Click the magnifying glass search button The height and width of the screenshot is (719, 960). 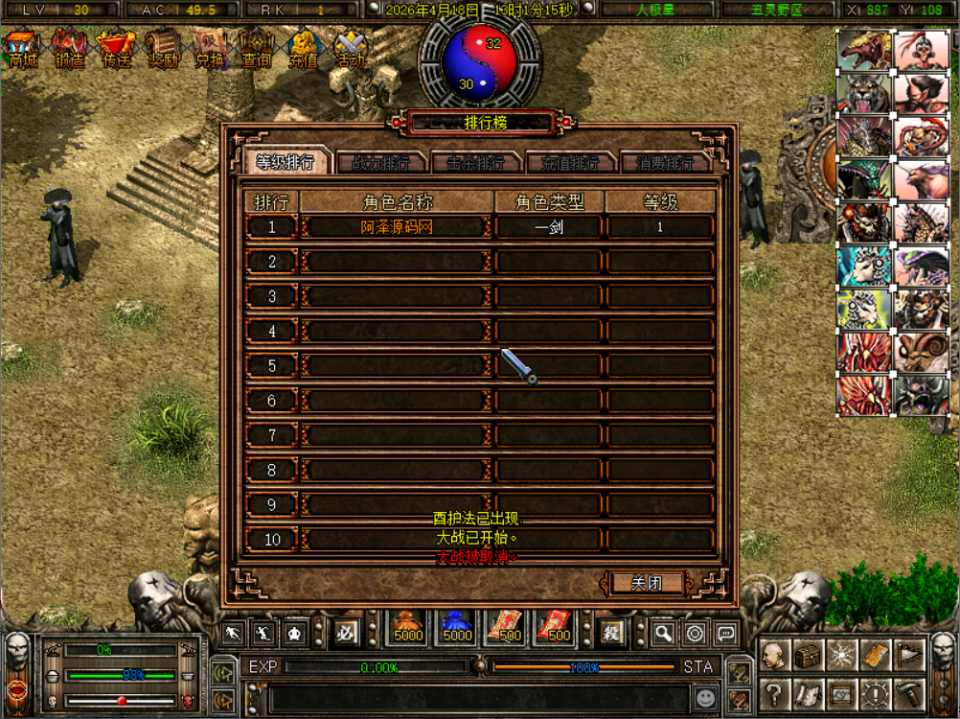(x=663, y=632)
